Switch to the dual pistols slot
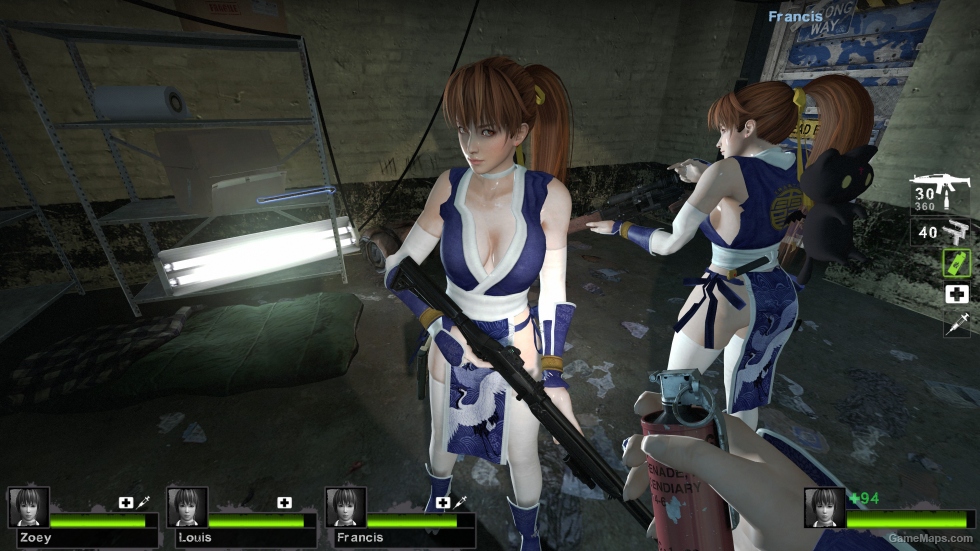 click(941, 232)
